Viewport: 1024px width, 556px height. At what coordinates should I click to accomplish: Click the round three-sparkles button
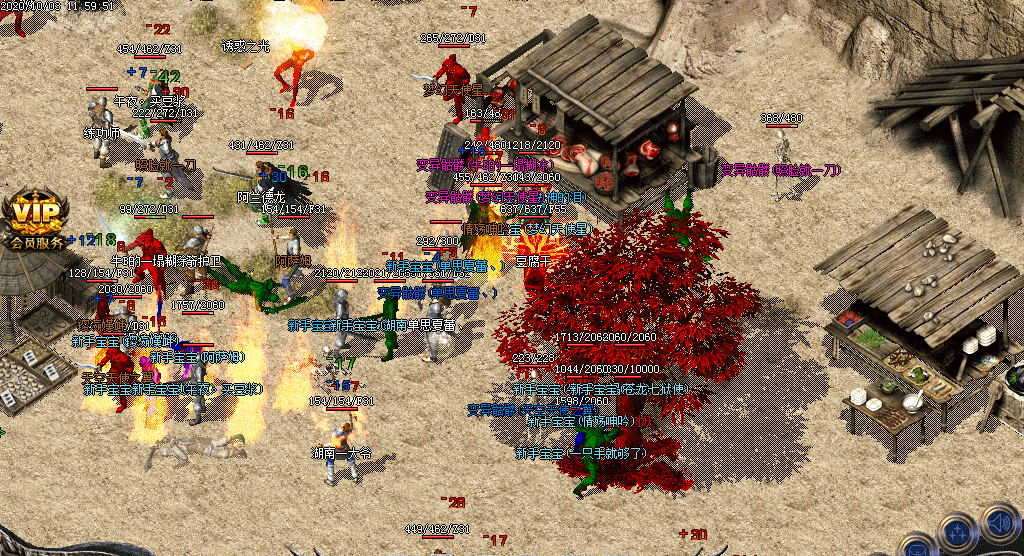tap(959, 535)
